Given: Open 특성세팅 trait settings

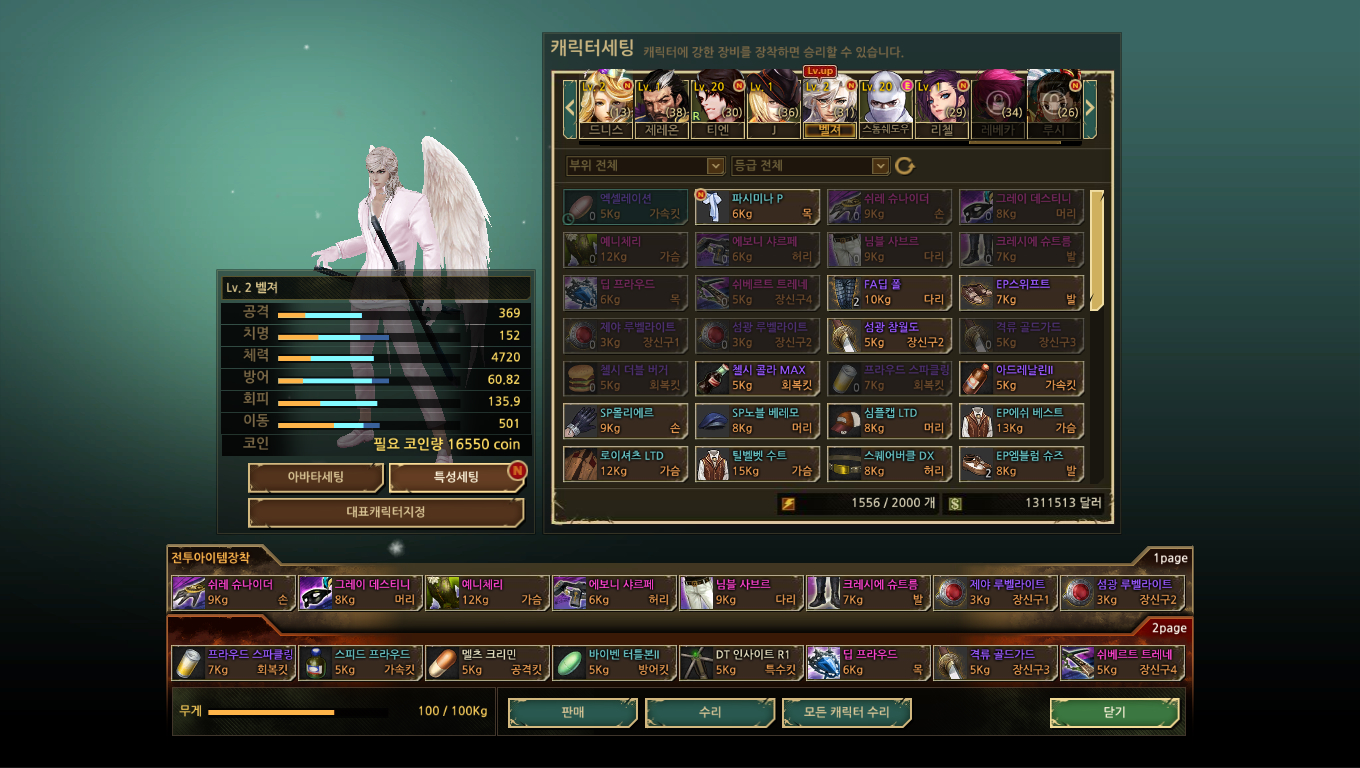Looking at the screenshot, I should pos(456,477).
